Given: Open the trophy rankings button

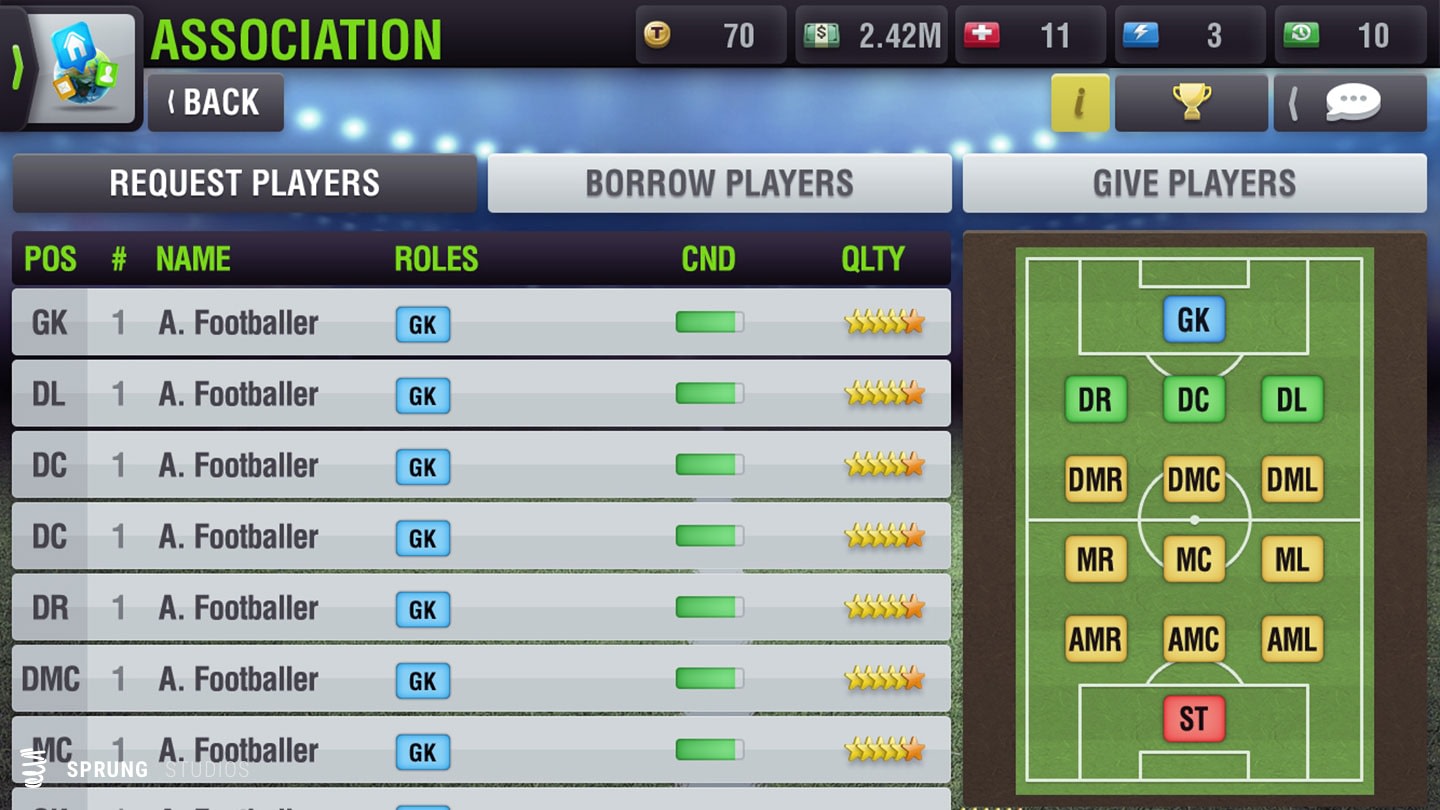Looking at the screenshot, I should (1191, 102).
